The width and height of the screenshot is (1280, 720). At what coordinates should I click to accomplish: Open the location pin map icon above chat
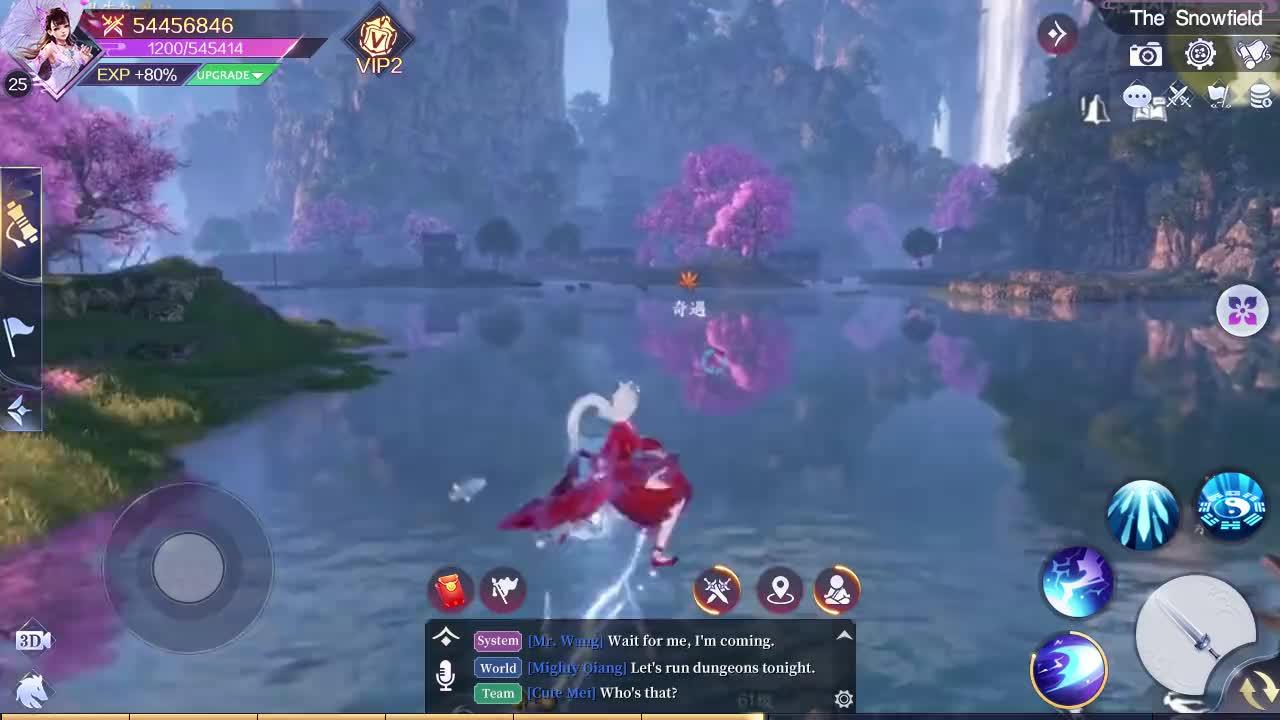click(780, 590)
